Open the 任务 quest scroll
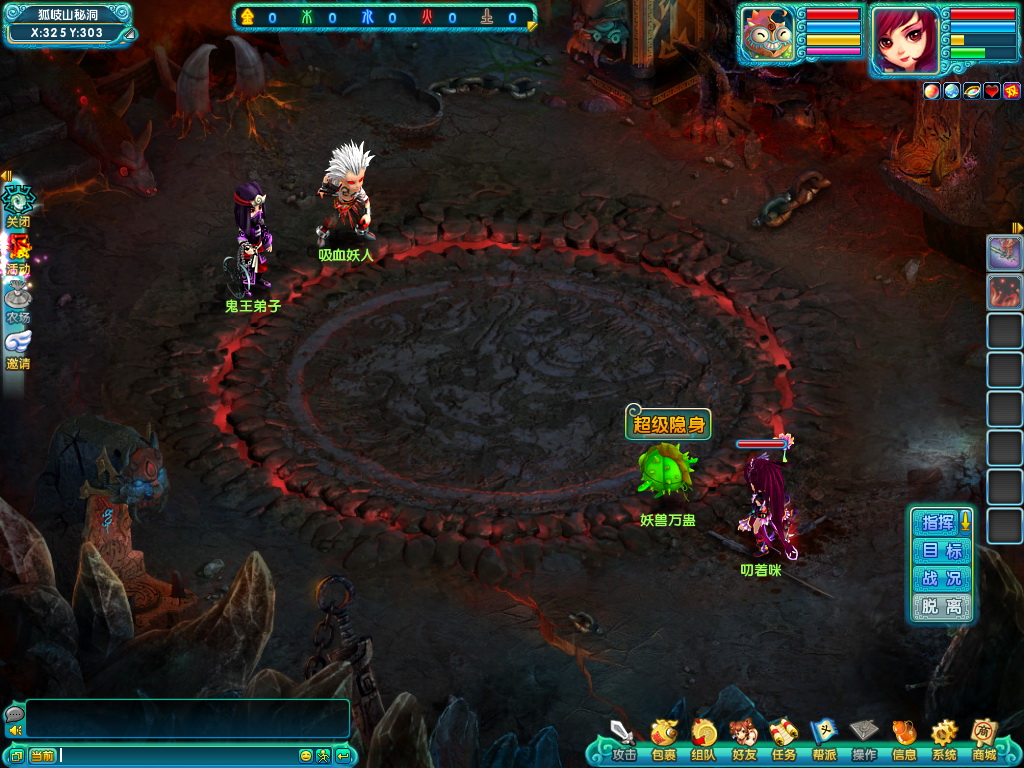The image size is (1024, 768). 783,735
